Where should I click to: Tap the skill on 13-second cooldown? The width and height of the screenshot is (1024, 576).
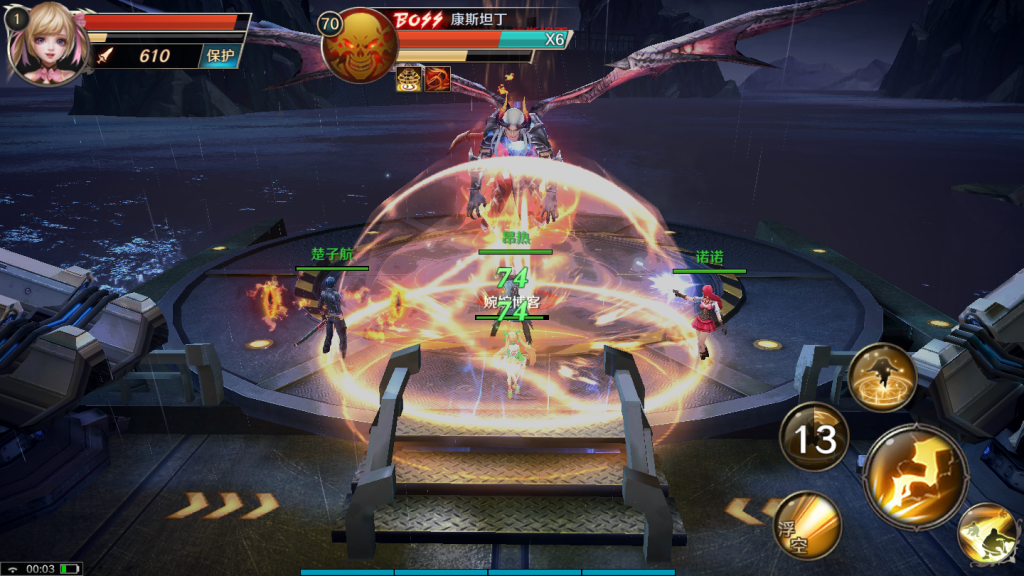(x=814, y=436)
